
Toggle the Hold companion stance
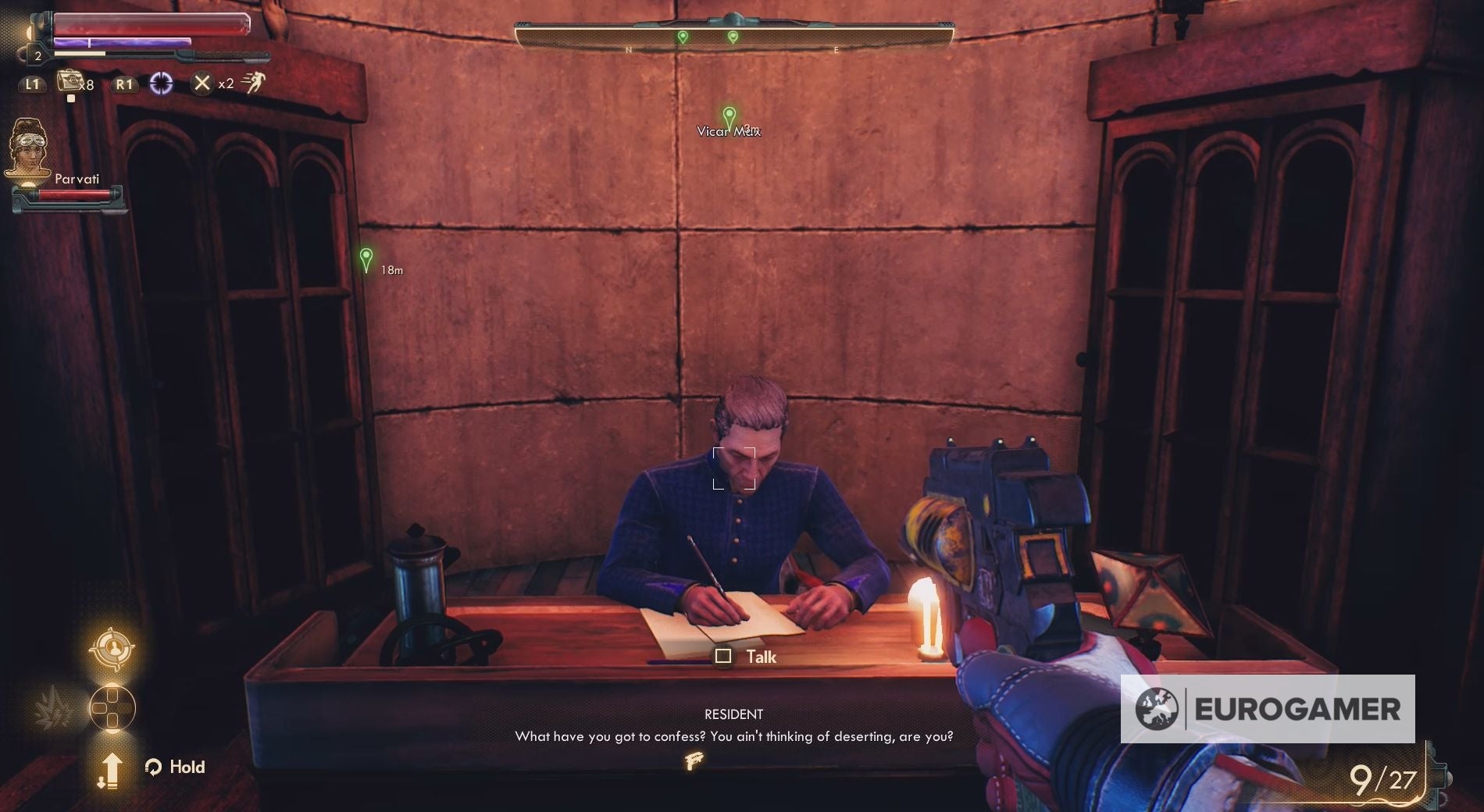176,767
